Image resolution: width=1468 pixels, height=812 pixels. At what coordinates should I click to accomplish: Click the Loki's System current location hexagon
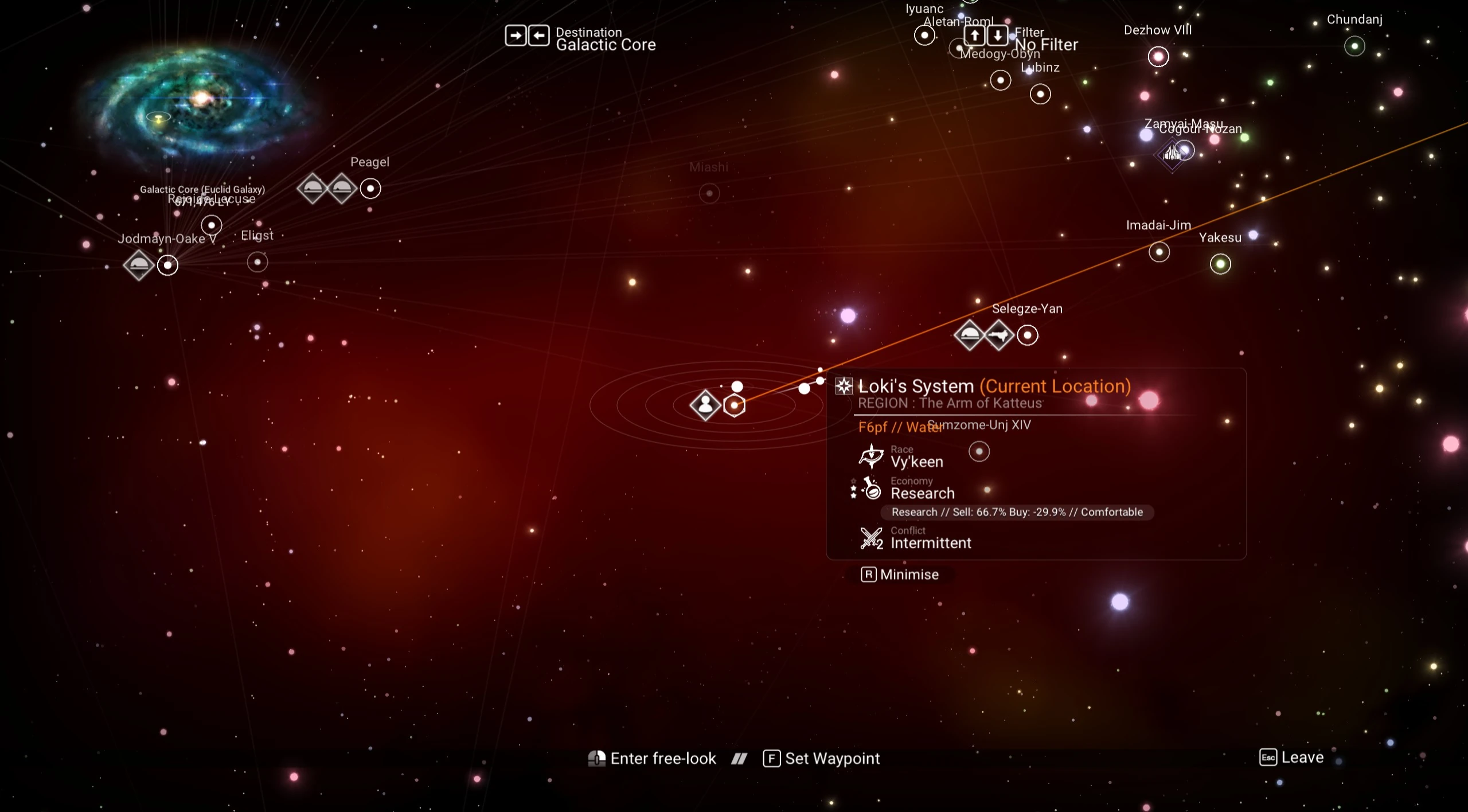(x=735, y=405)
